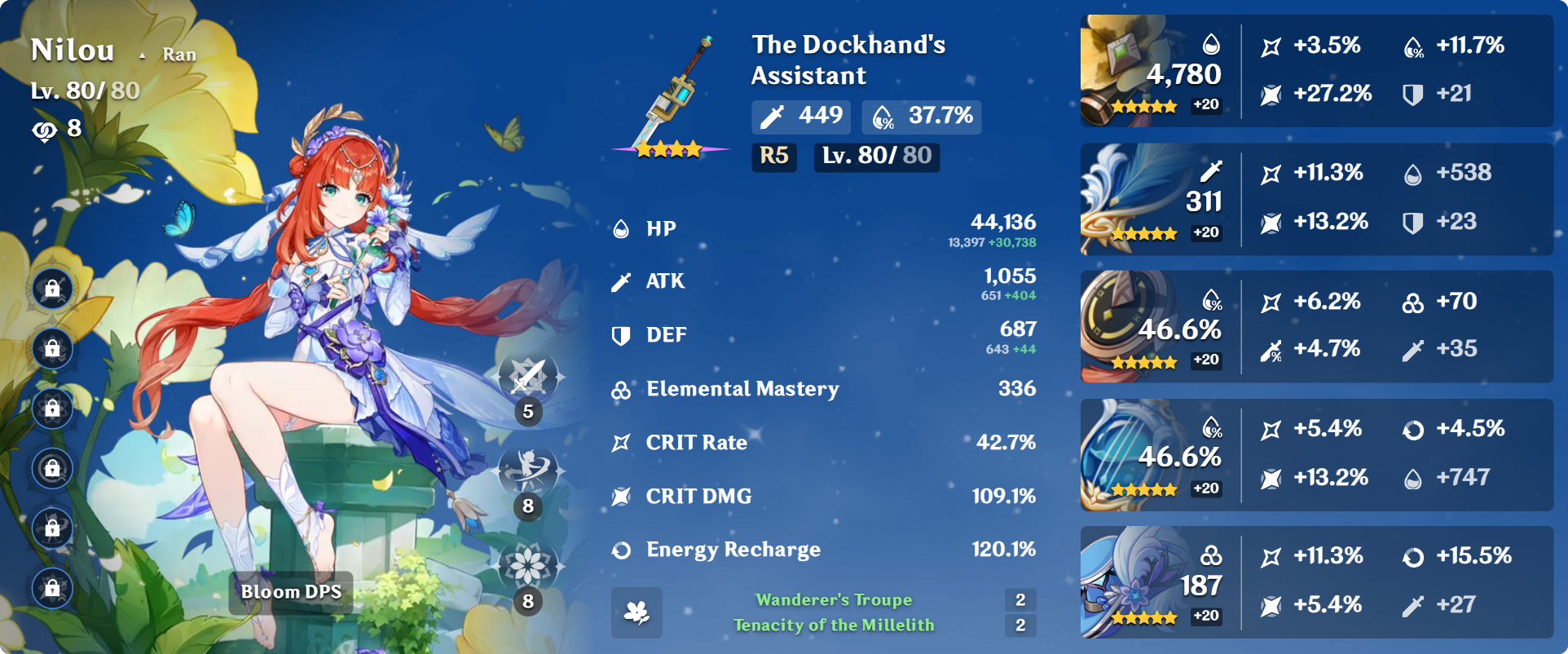This screenshot has height=654, width=1568.
Task: Open the flower artifact with 4,780 HP
Action: pyautogui.click(x=1152, y=72)
